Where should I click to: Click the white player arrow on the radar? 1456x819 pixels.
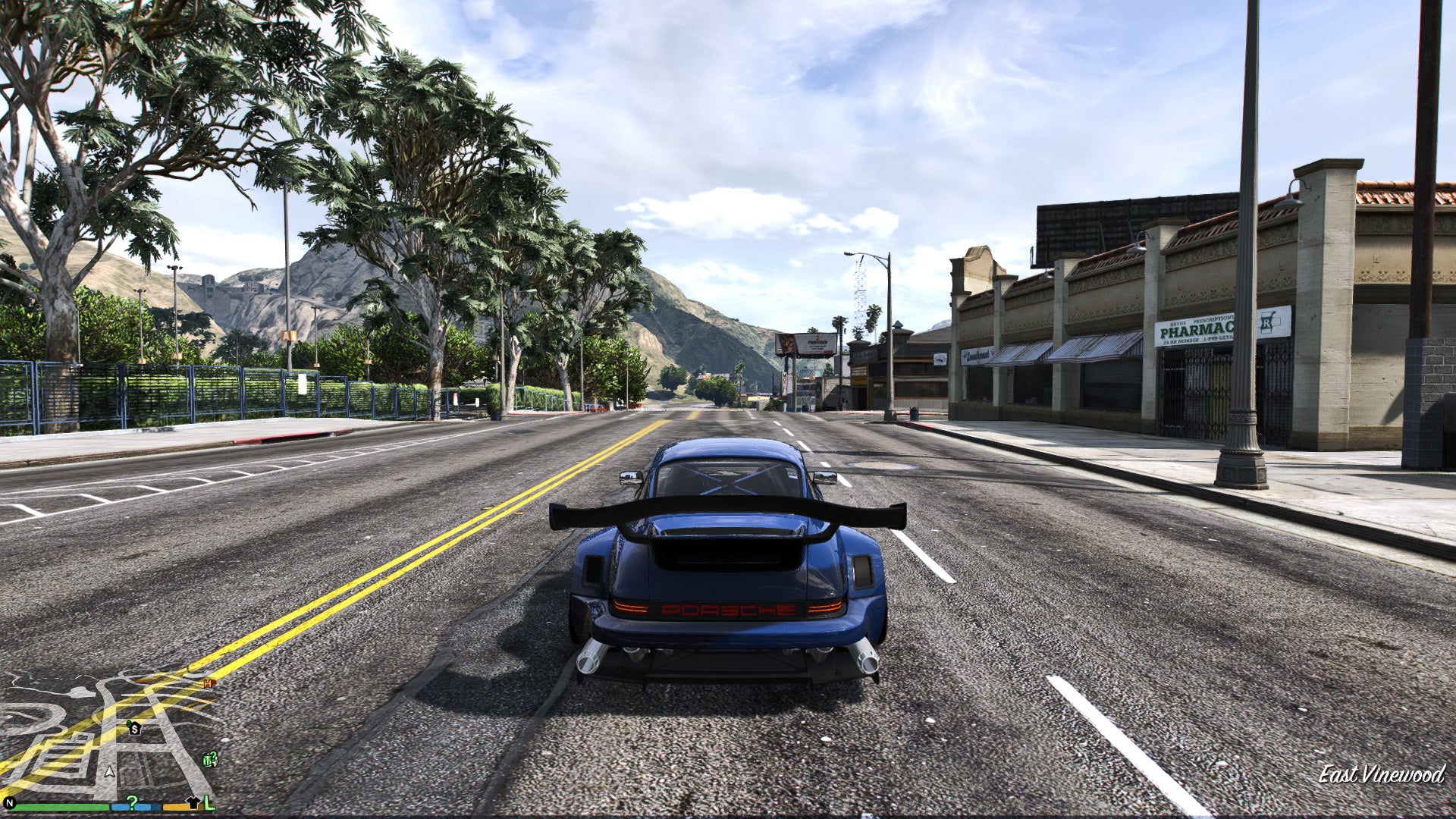pos(108,773)
